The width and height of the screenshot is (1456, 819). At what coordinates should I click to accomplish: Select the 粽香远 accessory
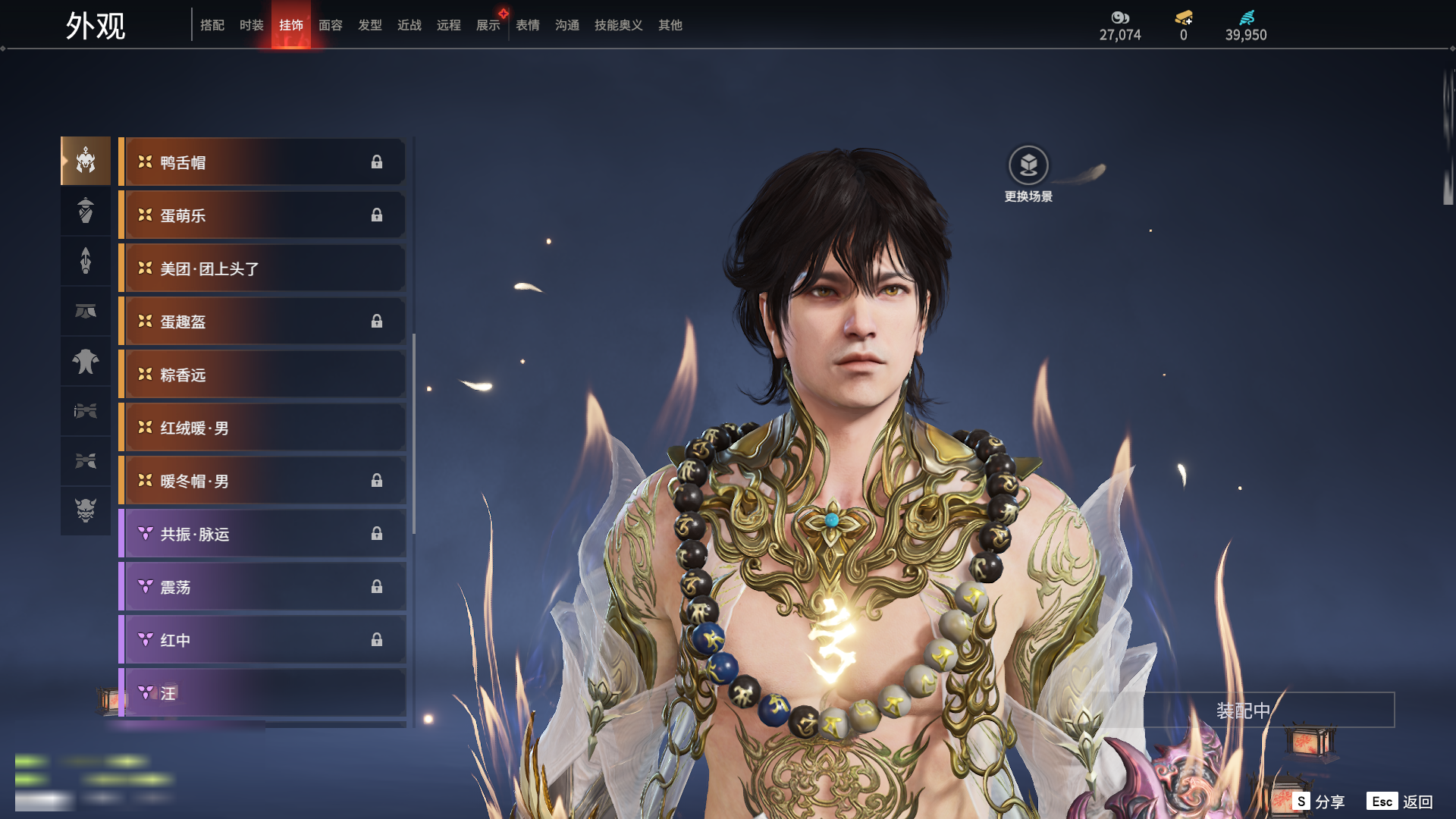tap(262, 375)
